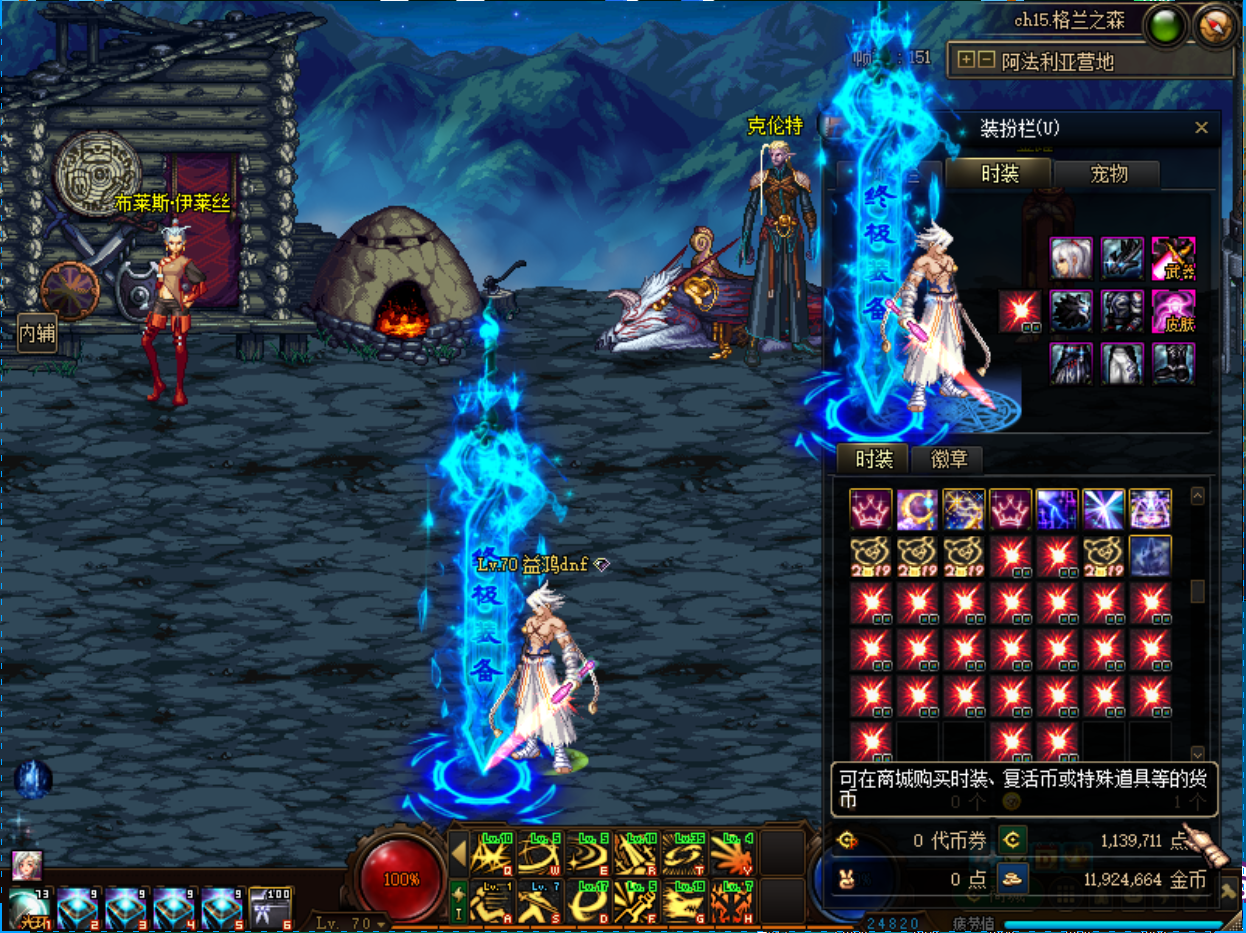Click the green 点券 coin button
The image size is (1246, 933).
[x=1012, y=840]
